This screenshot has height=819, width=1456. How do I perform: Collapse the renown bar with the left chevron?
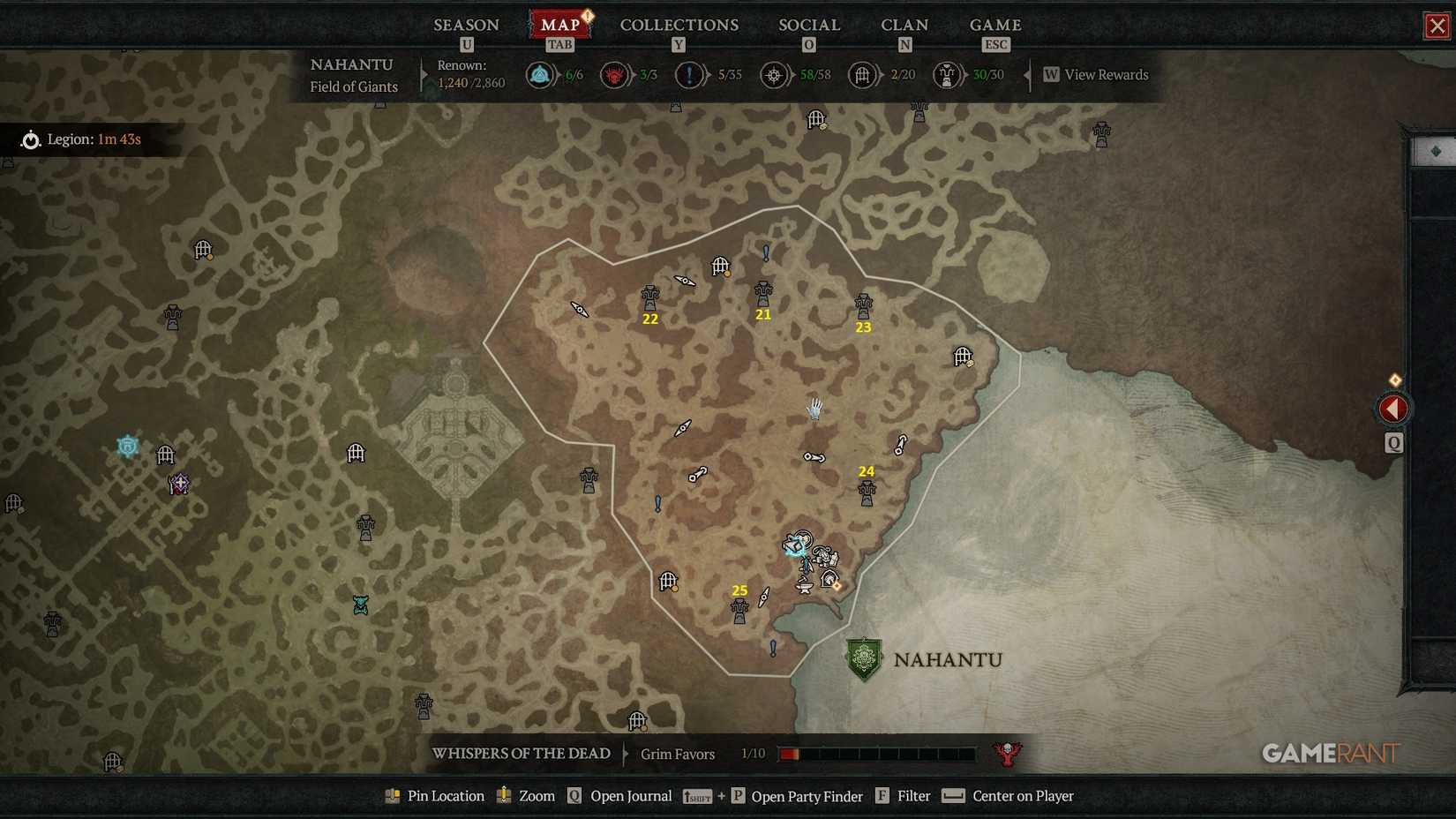(x=1026, y=75)
